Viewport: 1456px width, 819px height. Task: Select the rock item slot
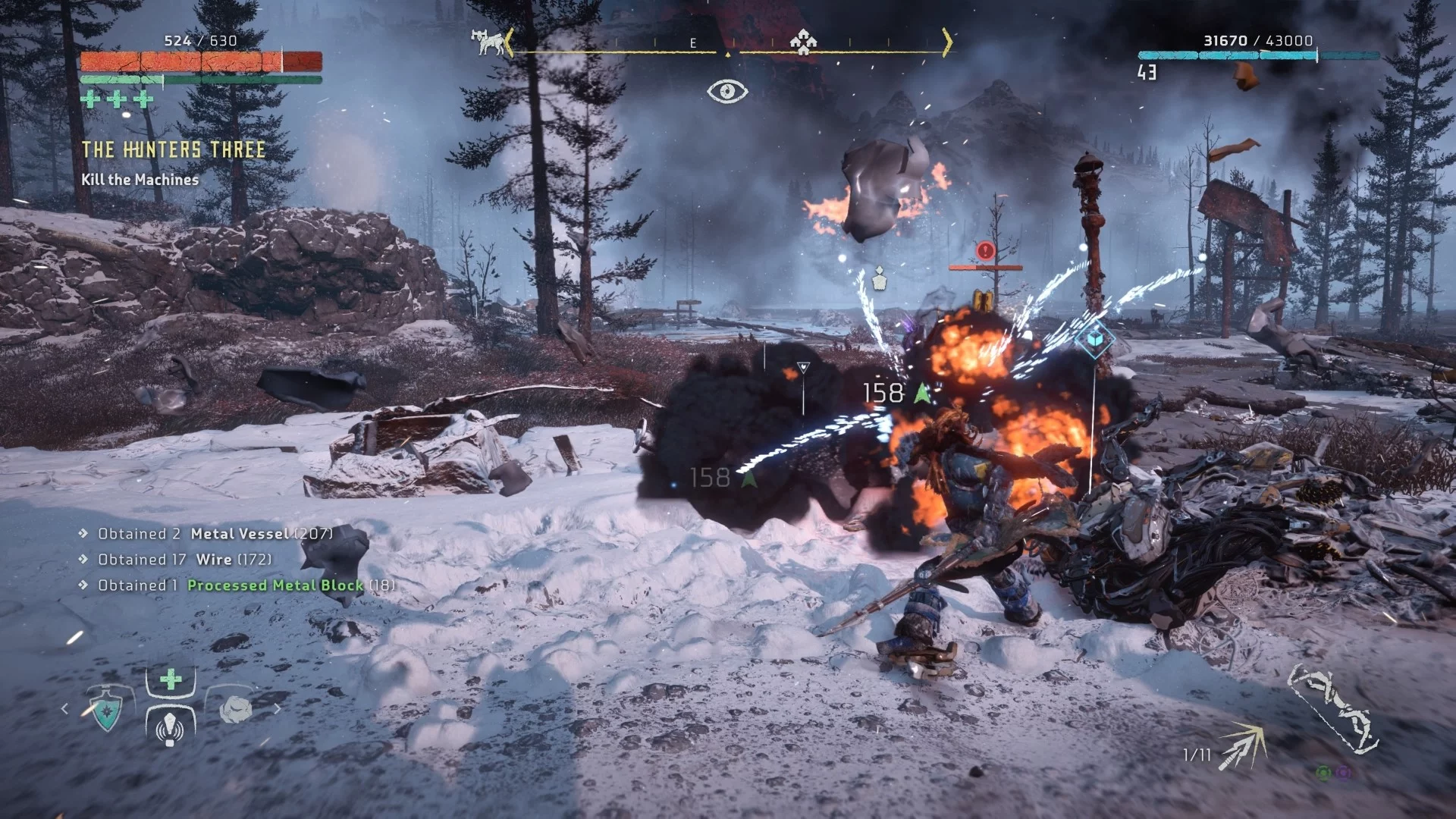(235, 710)
